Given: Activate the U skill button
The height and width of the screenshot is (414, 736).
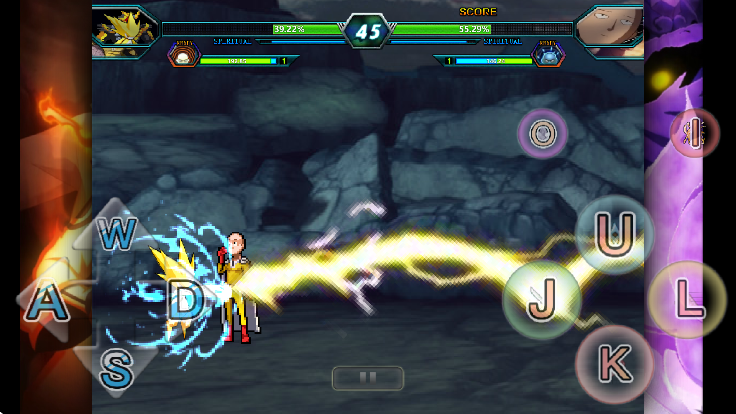Looking at the screenshot, I should coord(615,234).
